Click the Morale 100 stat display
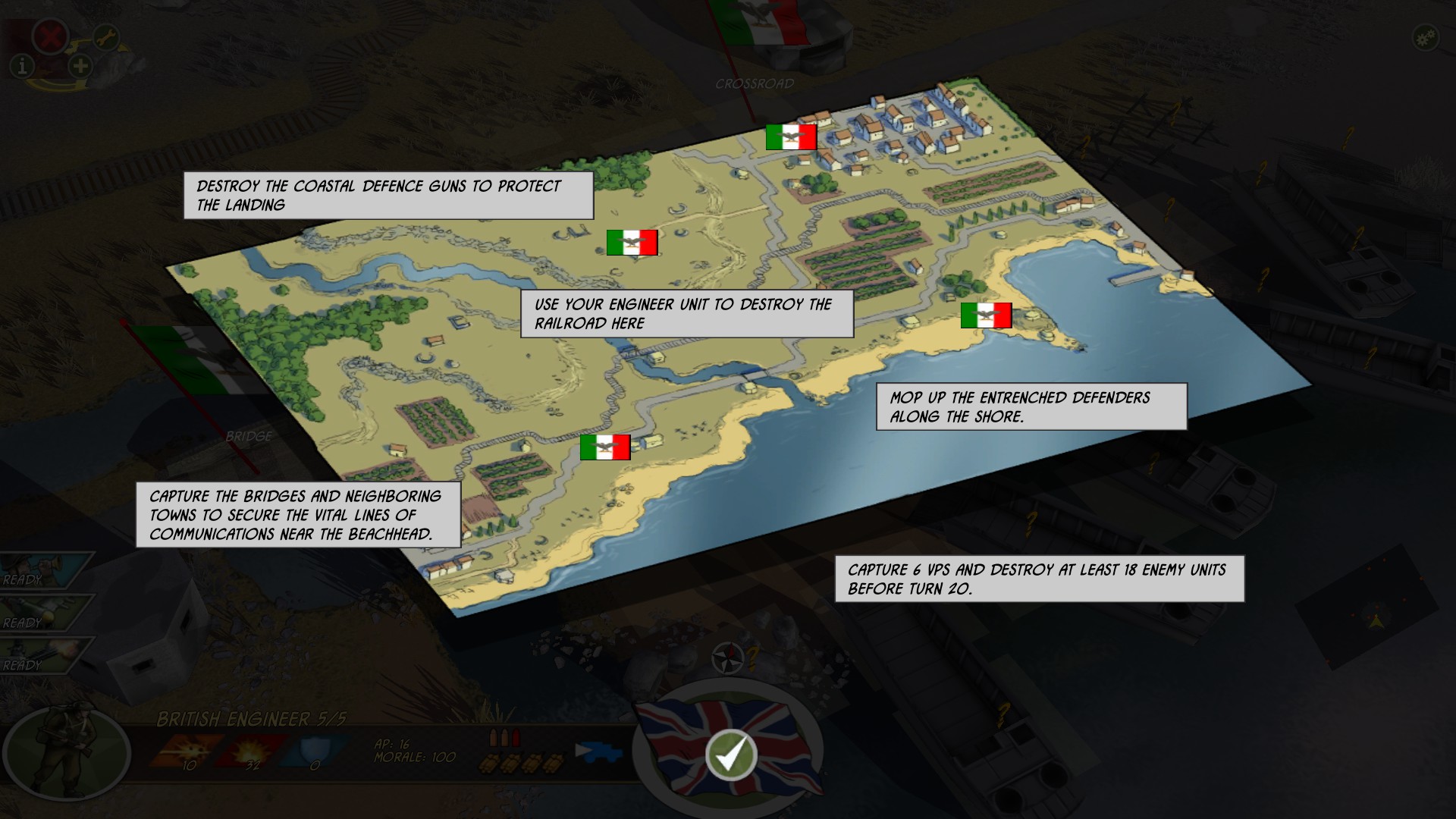This screenshot has width=1456, height=819. click(416, 755)
